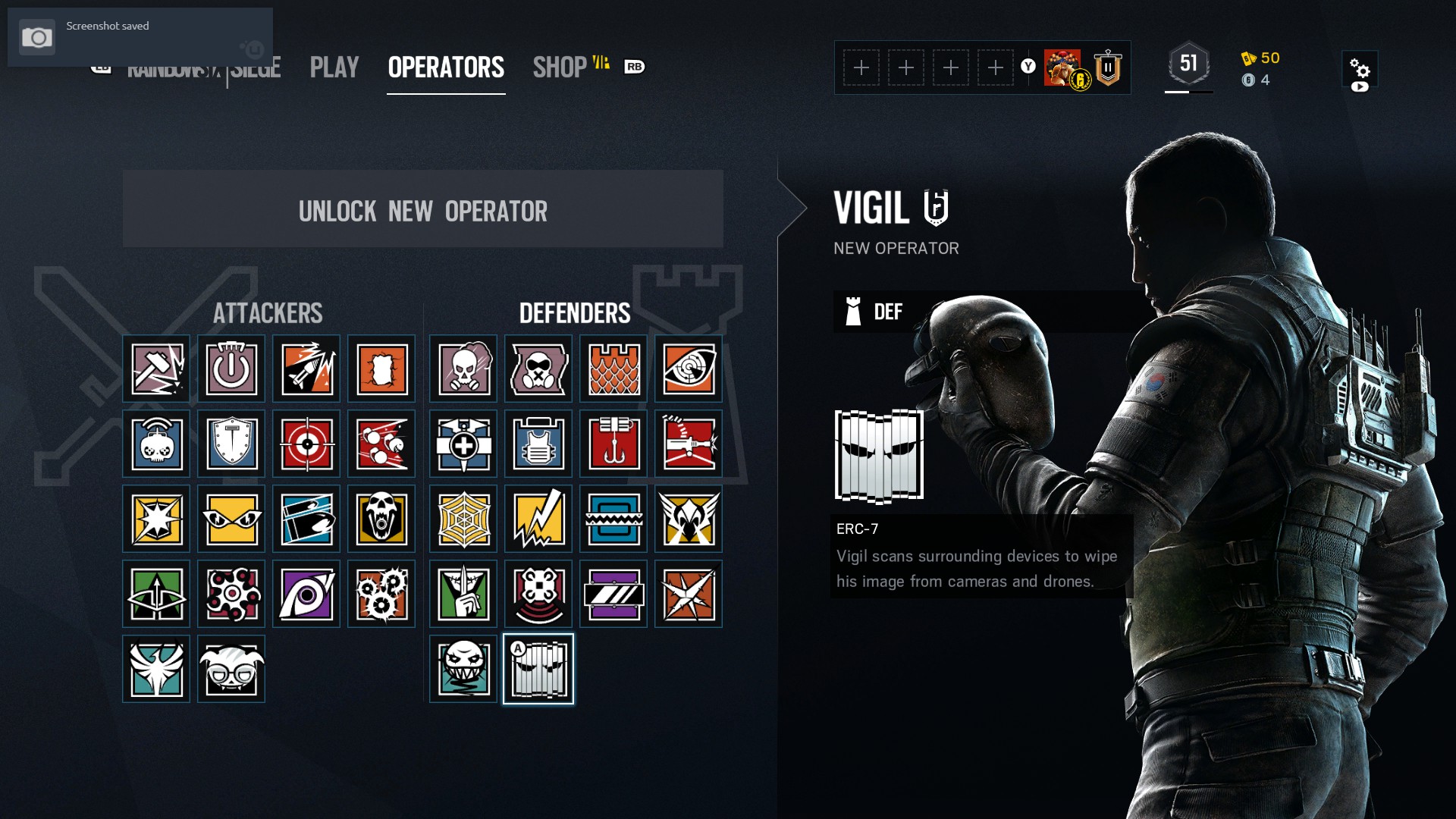Screen dimensions: 1456x819
Task: Choose the Rook armor vest icon
Action: 538,444
